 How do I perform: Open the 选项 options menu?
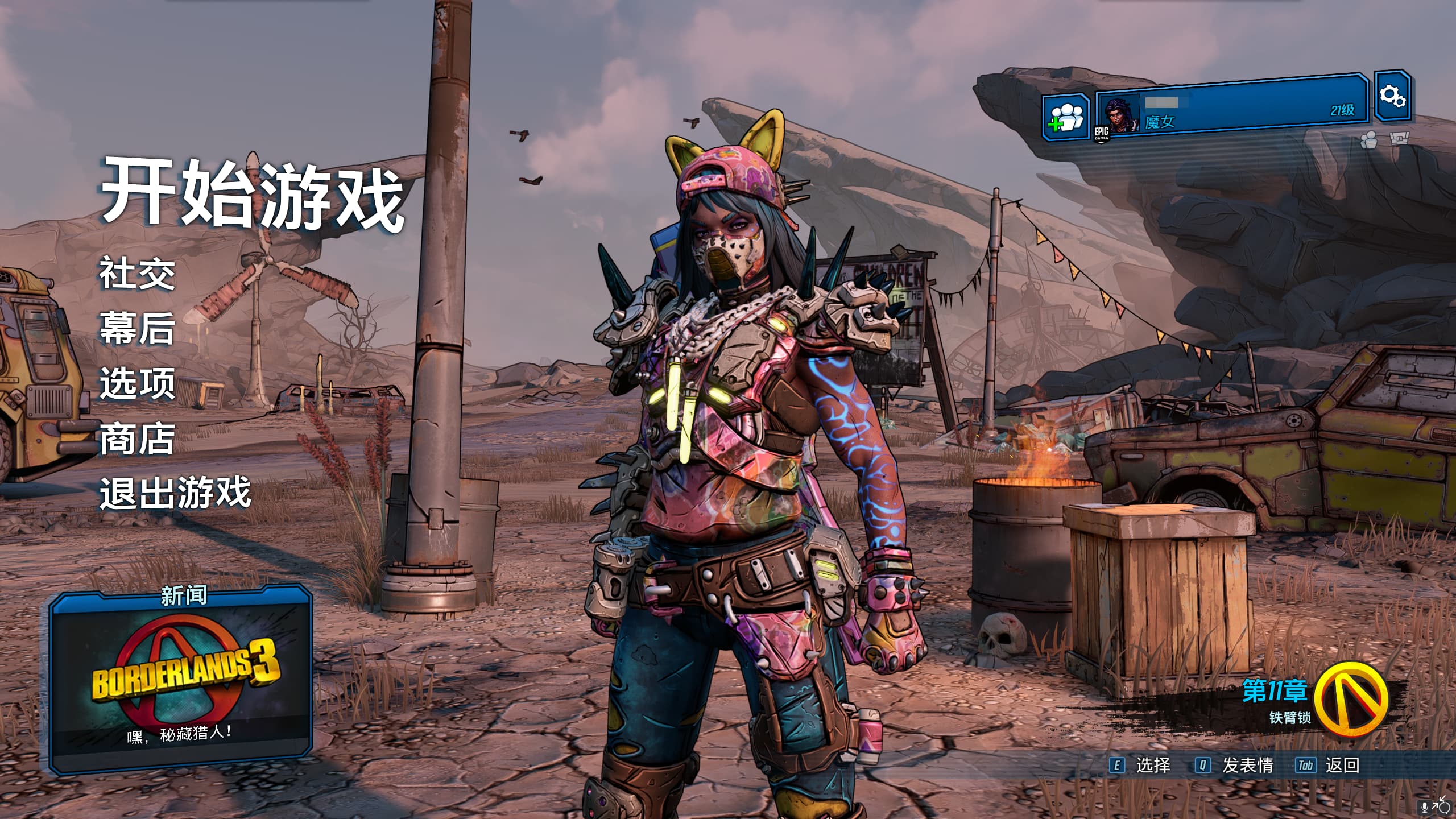pyautogui.click(x=137, y=383)
